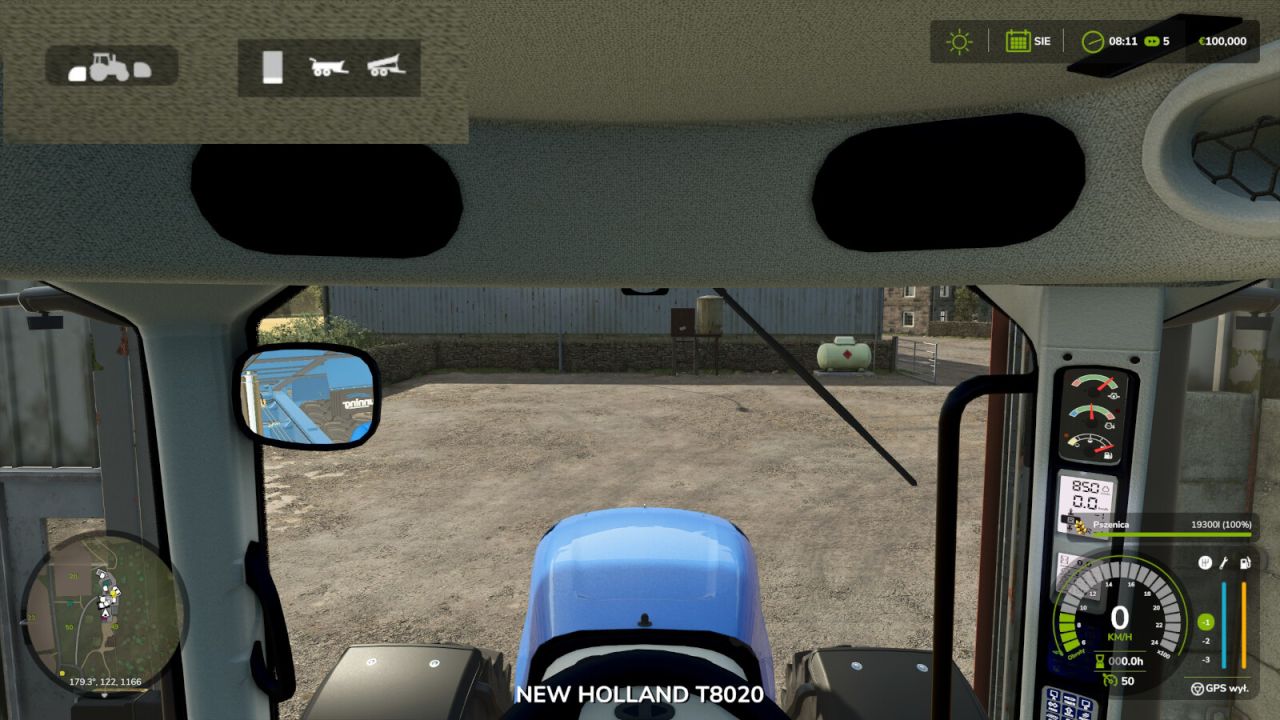1280x720 pixels.
Task: Click the fuel pump icon
Action: [x=1244, y=562]
